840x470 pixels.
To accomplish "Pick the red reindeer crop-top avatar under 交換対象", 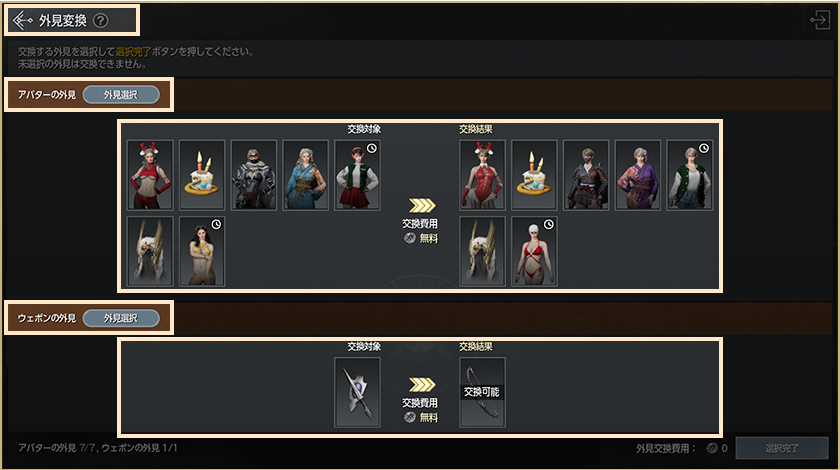I will [x=150, y=174].
